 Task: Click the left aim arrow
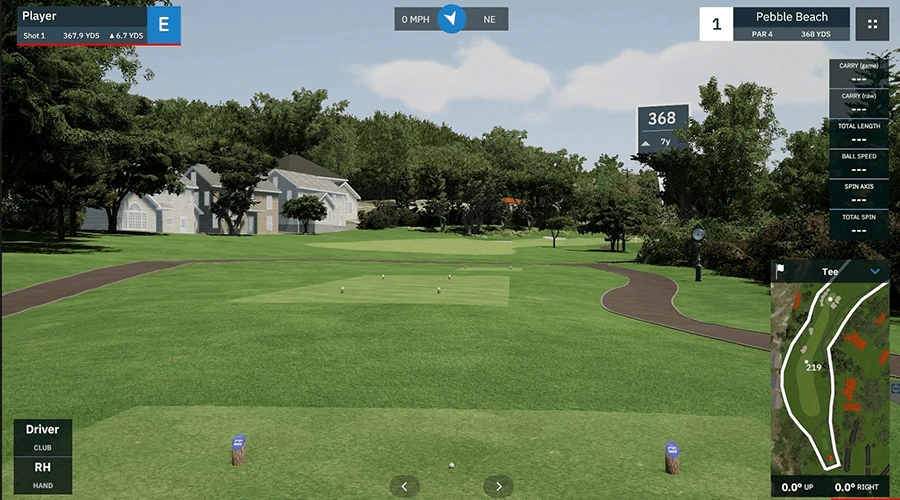404,486
